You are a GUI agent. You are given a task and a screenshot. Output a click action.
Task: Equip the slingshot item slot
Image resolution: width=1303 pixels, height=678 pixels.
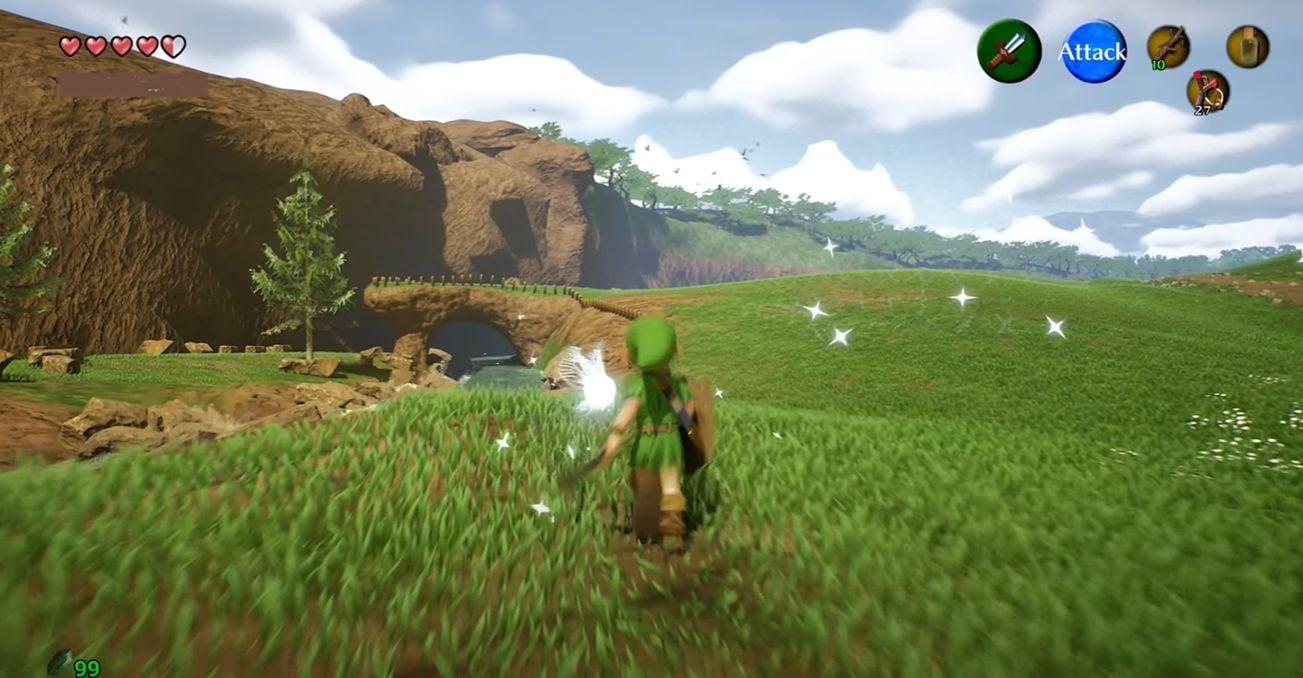click(1208, 90)
